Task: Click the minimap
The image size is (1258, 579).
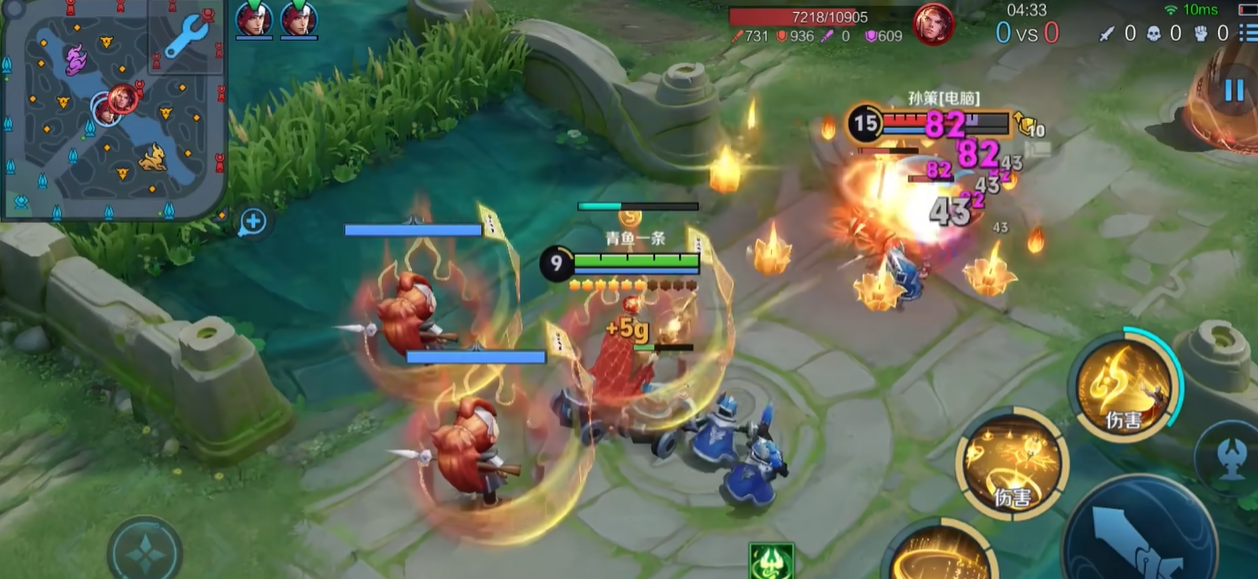Action: (x=112, y=110)
